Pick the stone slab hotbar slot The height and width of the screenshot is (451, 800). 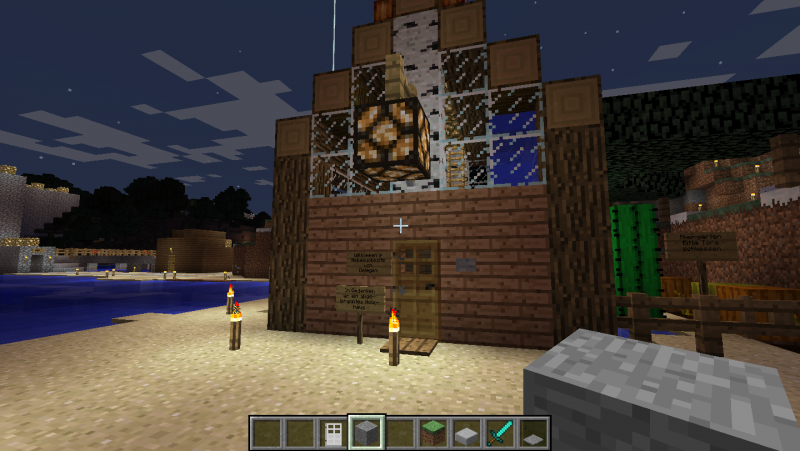(x=466, y=432)
